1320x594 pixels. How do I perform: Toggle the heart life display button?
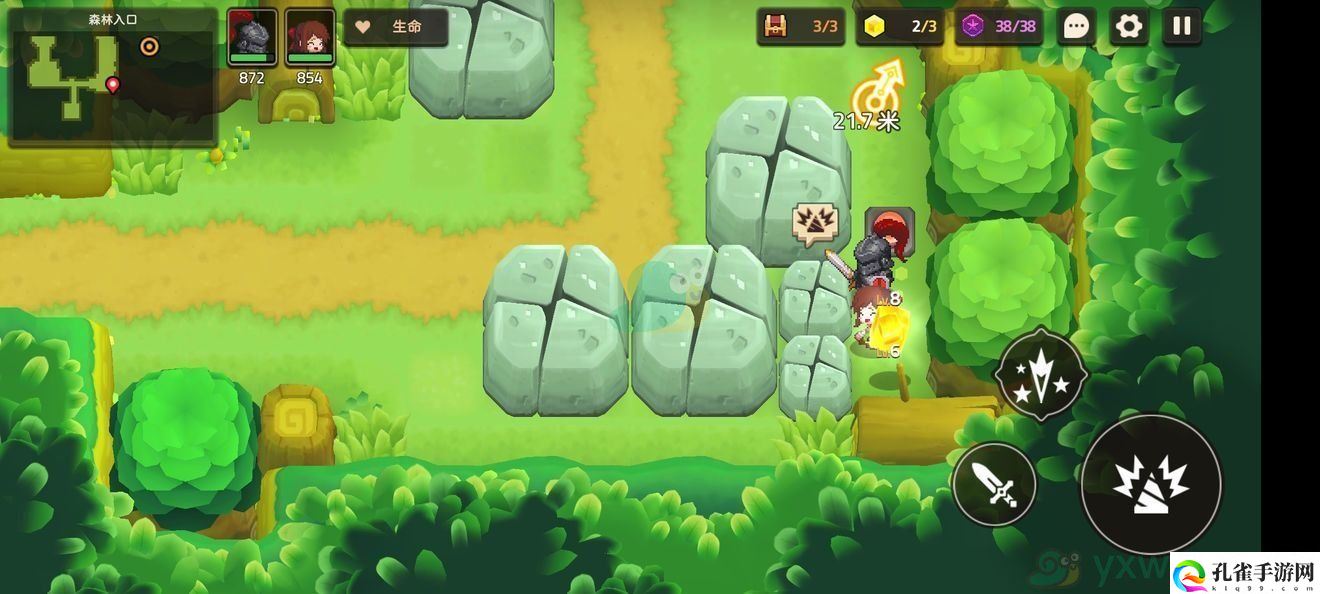(396, 27)
